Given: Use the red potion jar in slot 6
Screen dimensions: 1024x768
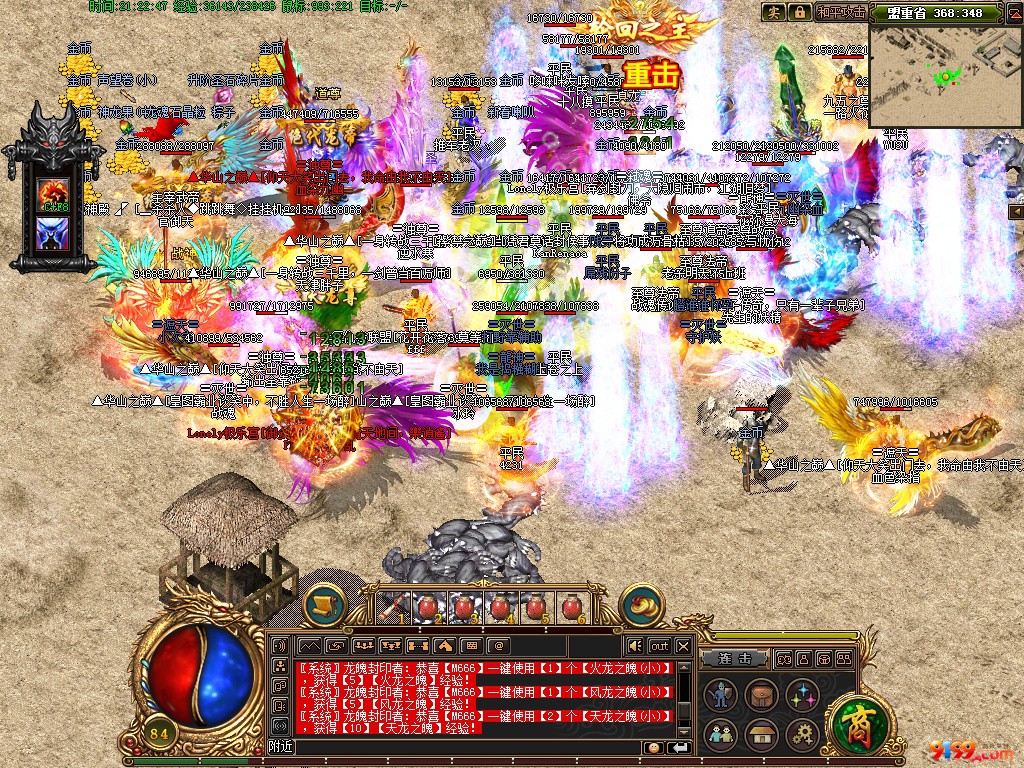Looking at the screenshot, I should click(572, 607).
